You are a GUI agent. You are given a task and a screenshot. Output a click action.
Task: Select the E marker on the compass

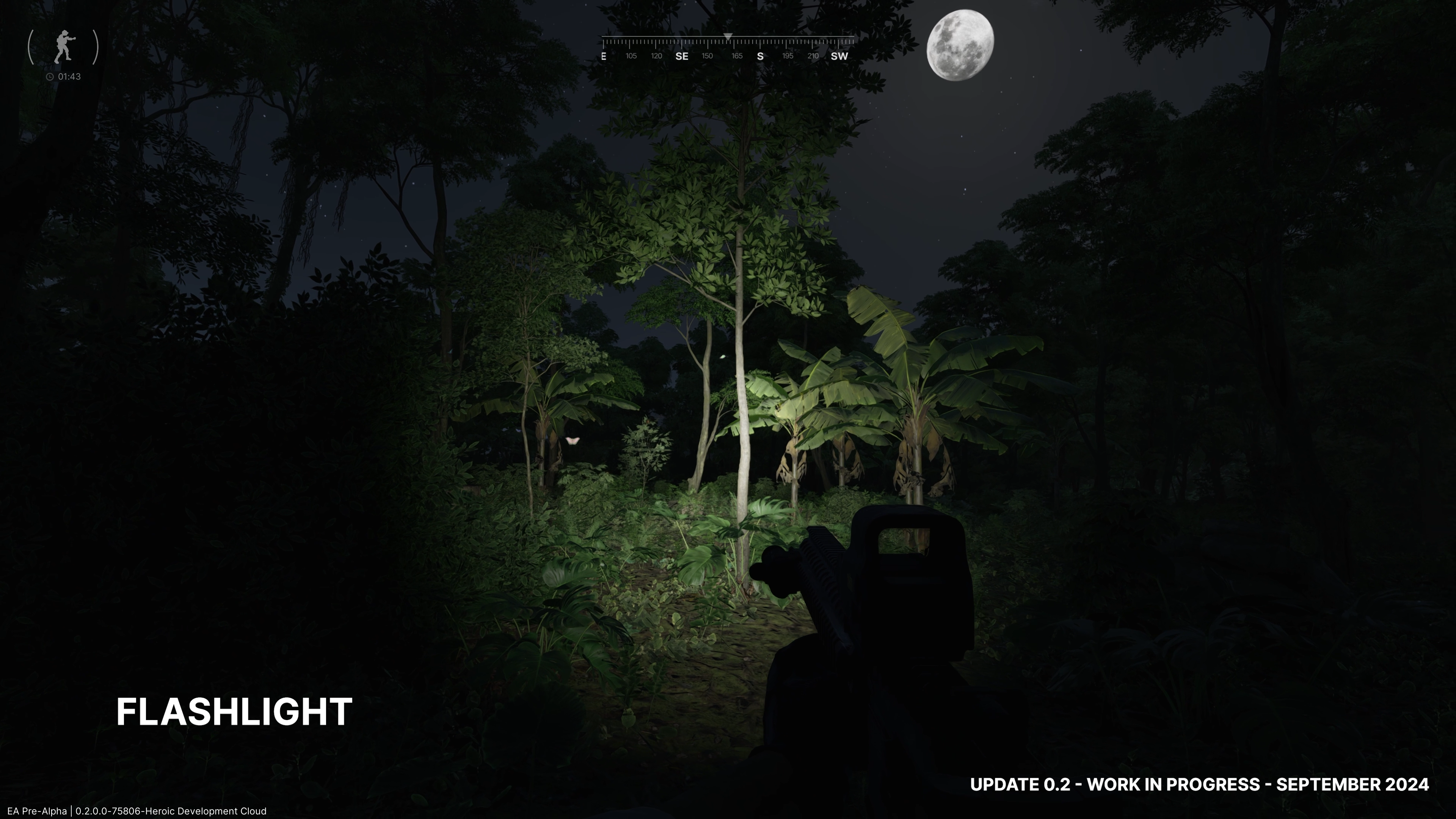coord(604,56)
